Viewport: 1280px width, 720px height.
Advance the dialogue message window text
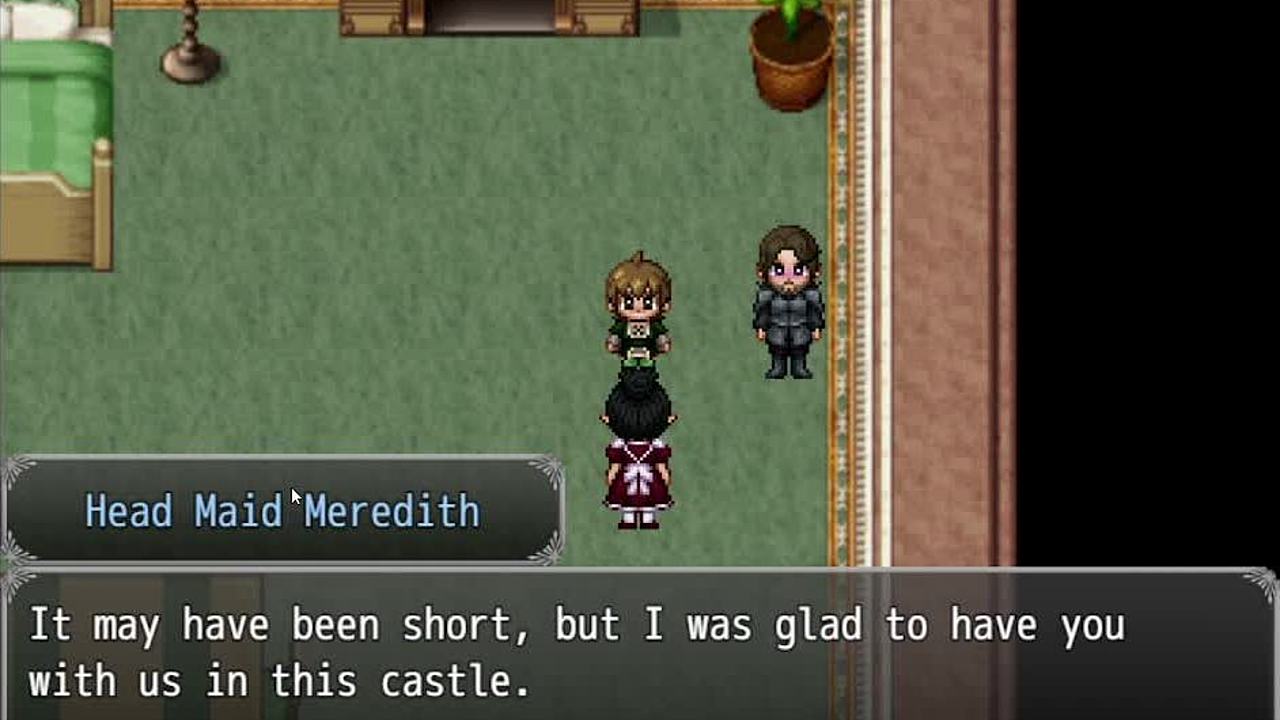[640, 648]
